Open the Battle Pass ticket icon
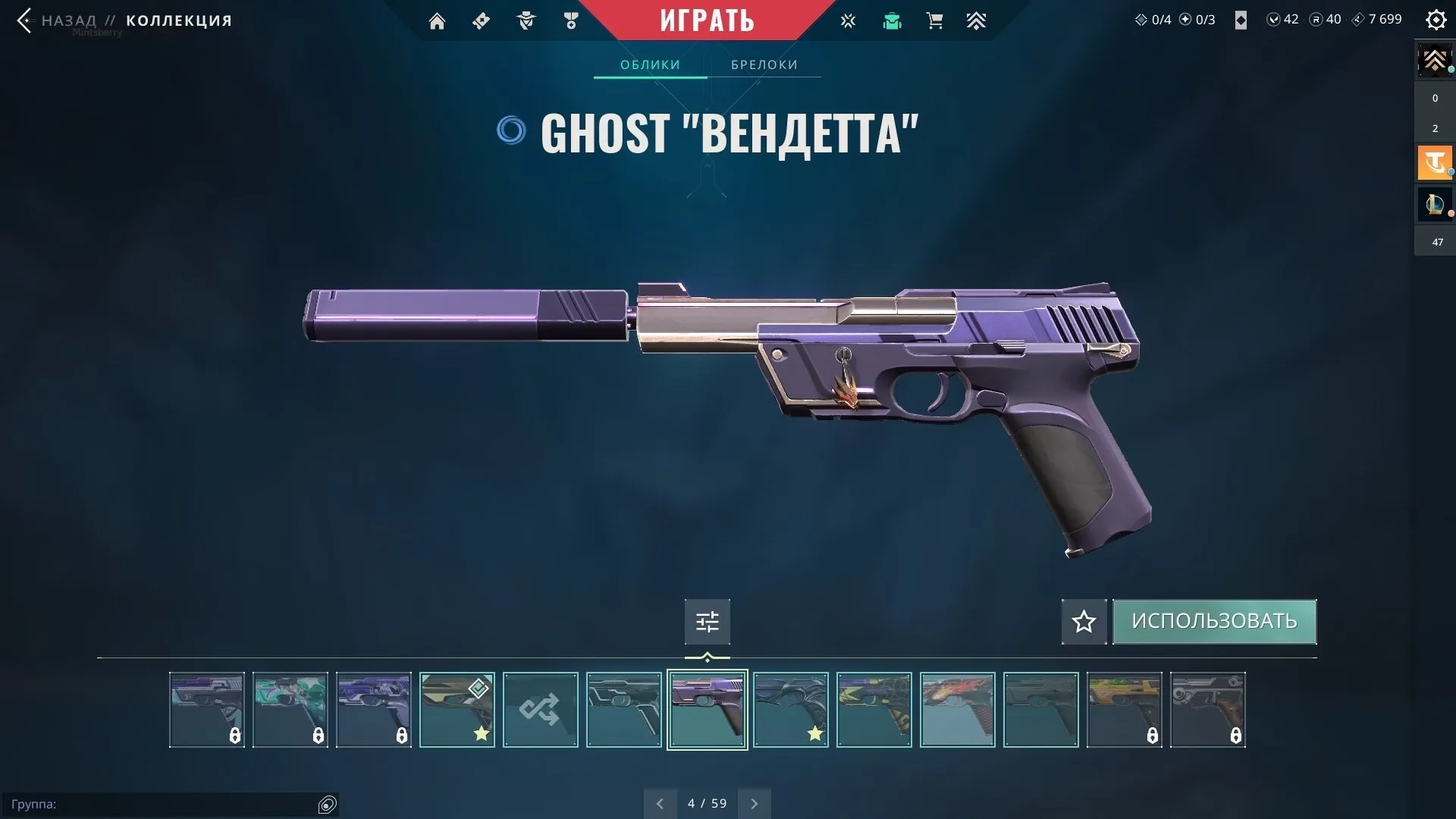This screenshot has height=819, width=1456. [481, 20]
